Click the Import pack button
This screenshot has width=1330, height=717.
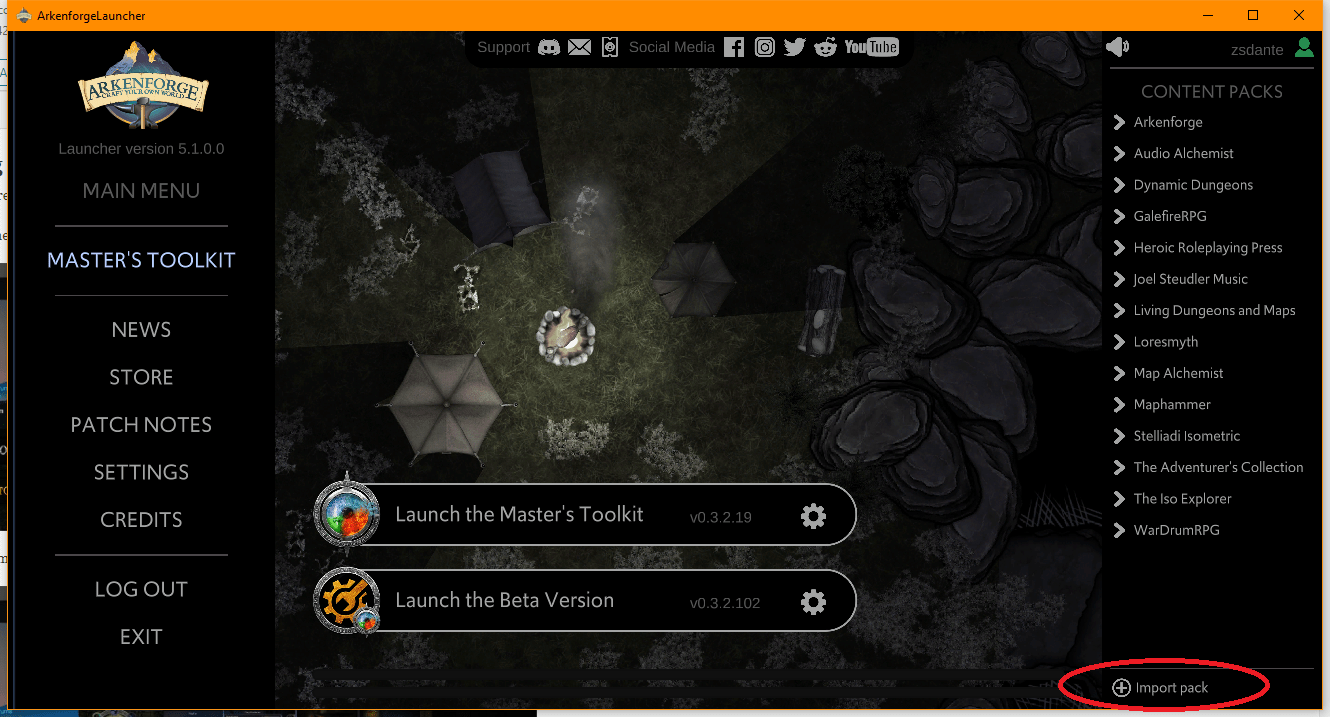click(x=1161, y=688)
